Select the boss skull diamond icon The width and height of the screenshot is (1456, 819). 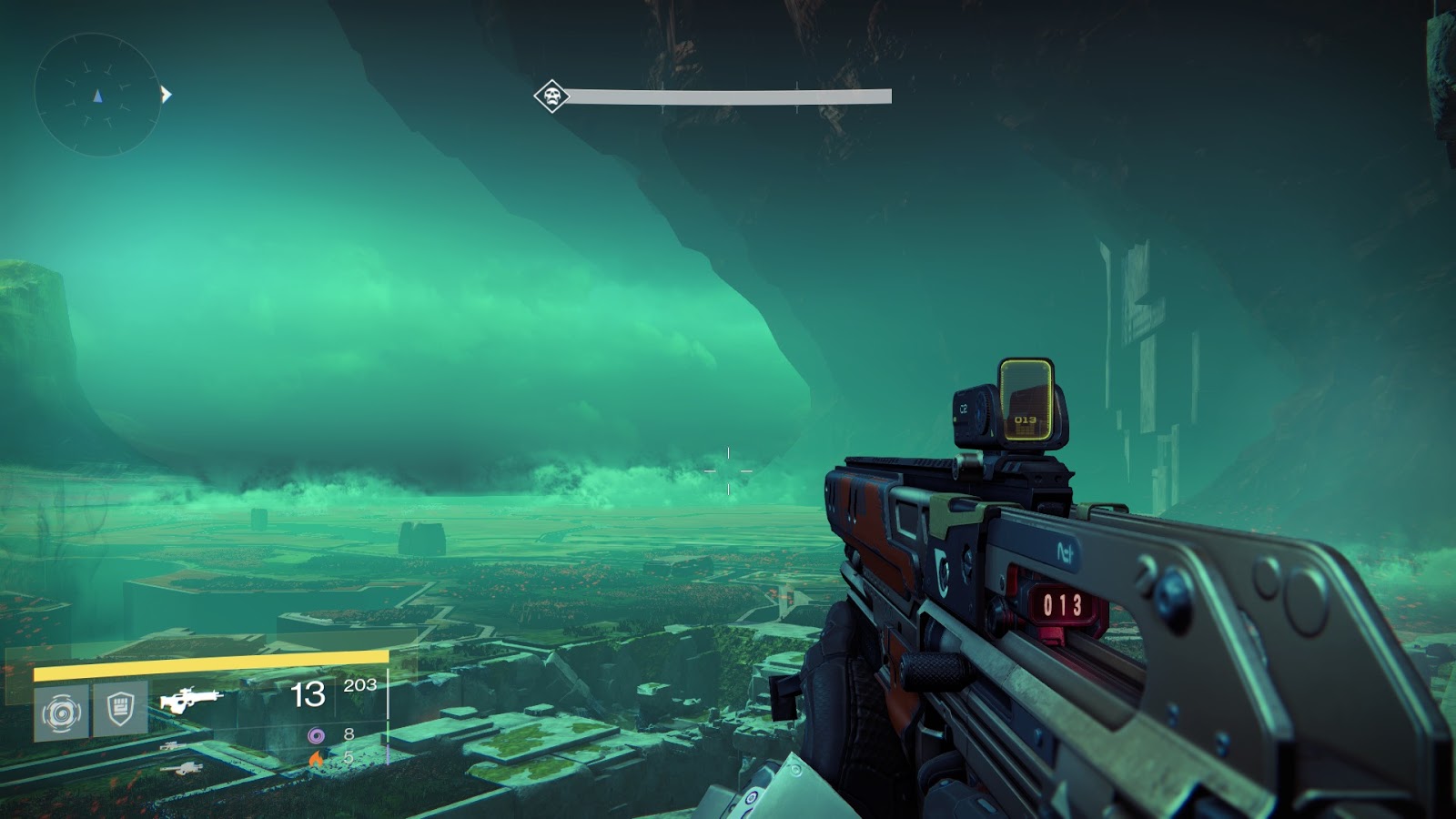coord(551,96)
